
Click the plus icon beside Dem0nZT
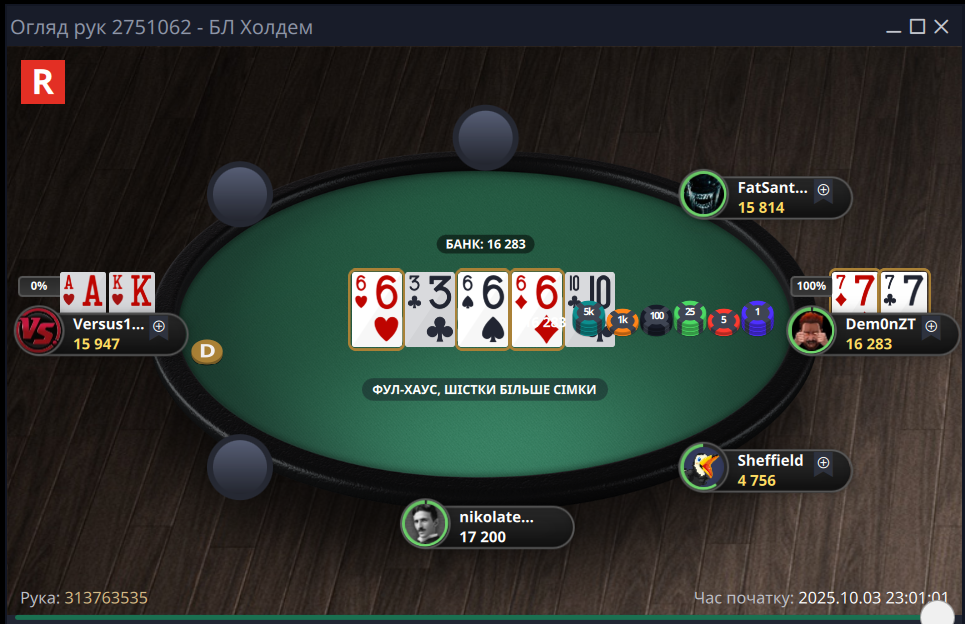coord(931,325)
